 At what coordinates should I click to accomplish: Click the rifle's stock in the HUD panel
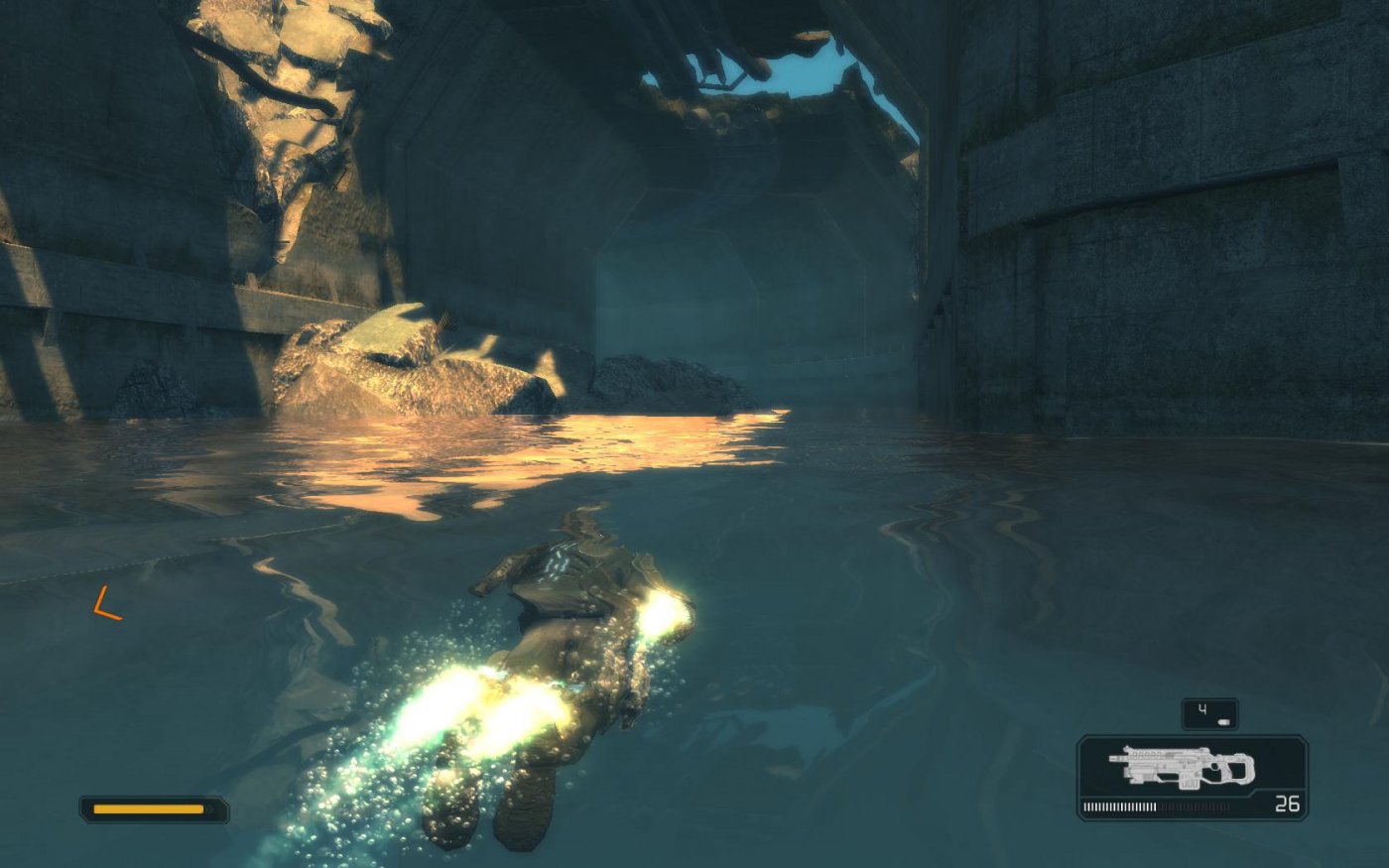[x=1242, y=770]
